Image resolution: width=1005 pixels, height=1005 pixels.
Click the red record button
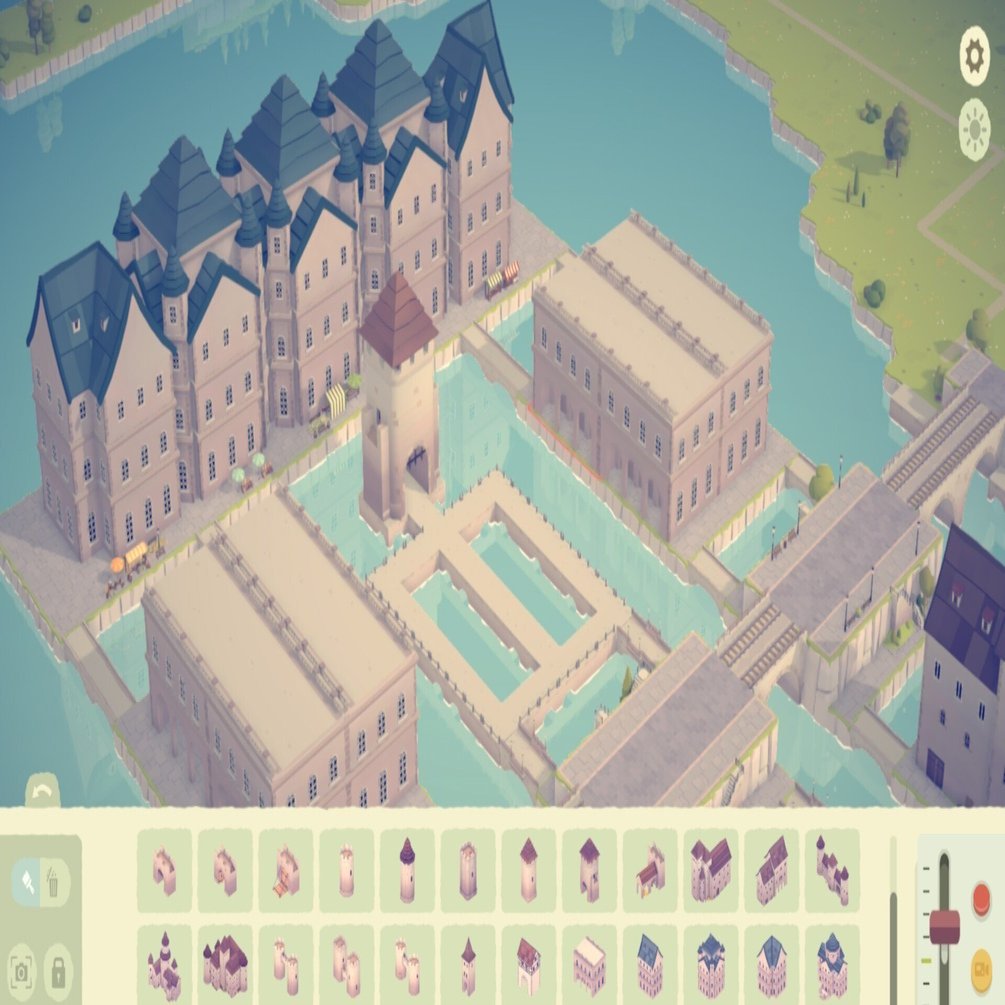pos(981,896)
